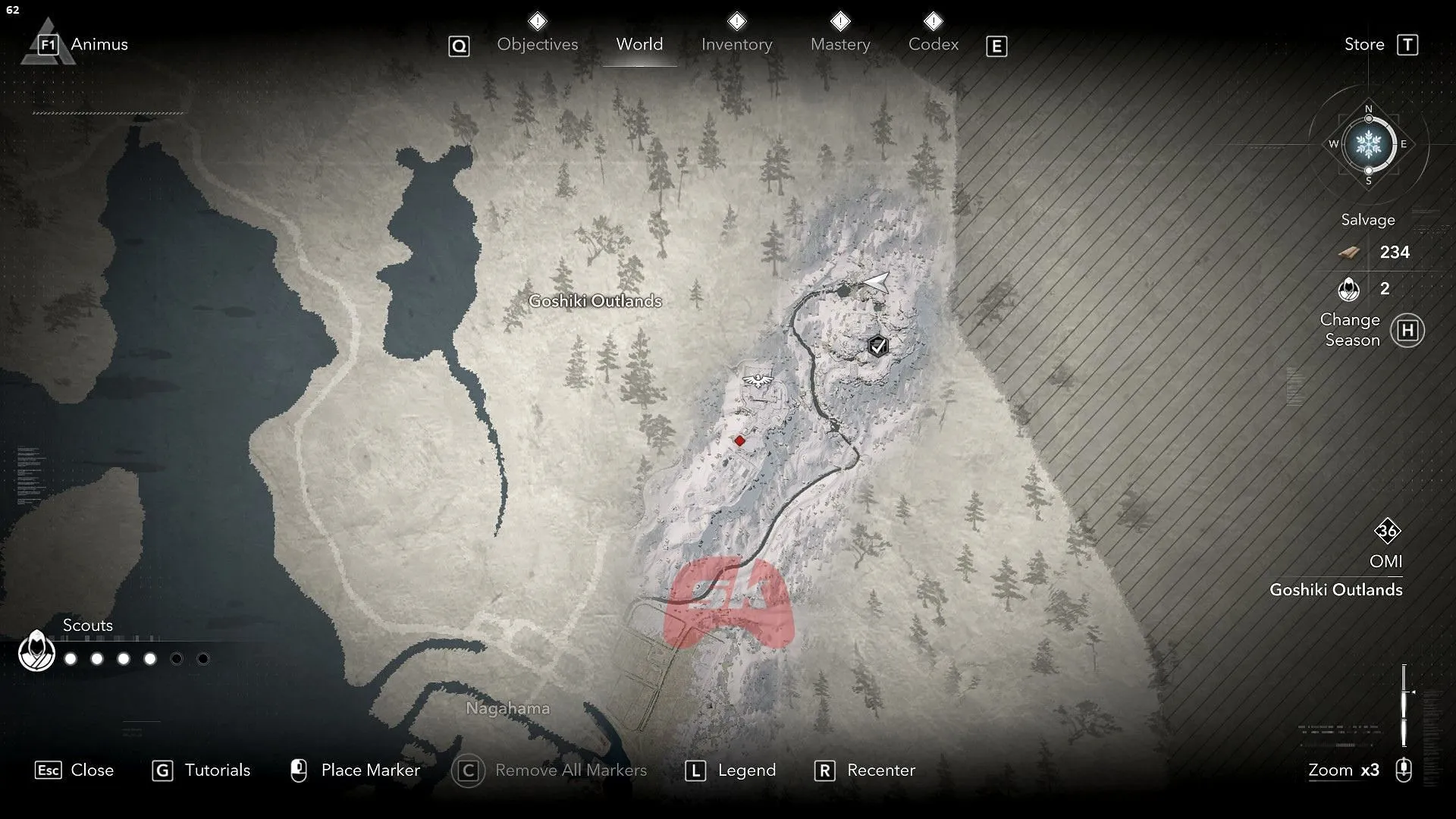Screen dimensions: 1456x819
Task: Toggle the last filled scout dot
Action: (x=152, y=659)
